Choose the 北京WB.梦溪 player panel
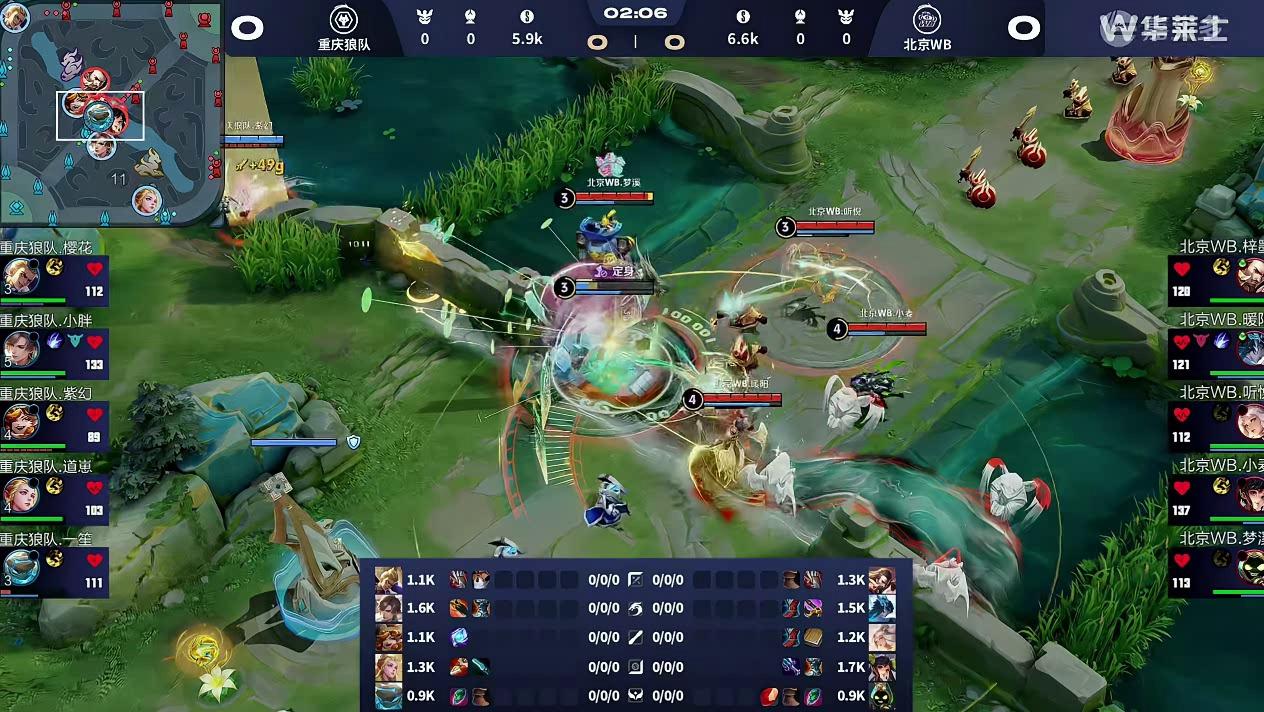The height and width of the screenshot is (712, 1264). click(x=1216, y=566)
